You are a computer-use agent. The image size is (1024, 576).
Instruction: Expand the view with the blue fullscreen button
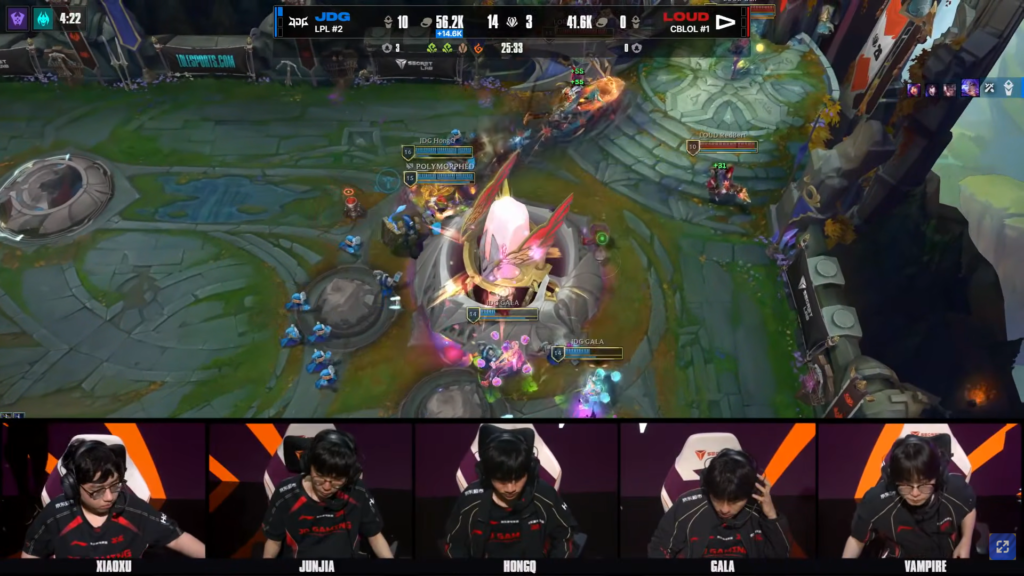tap(1001, 546)
